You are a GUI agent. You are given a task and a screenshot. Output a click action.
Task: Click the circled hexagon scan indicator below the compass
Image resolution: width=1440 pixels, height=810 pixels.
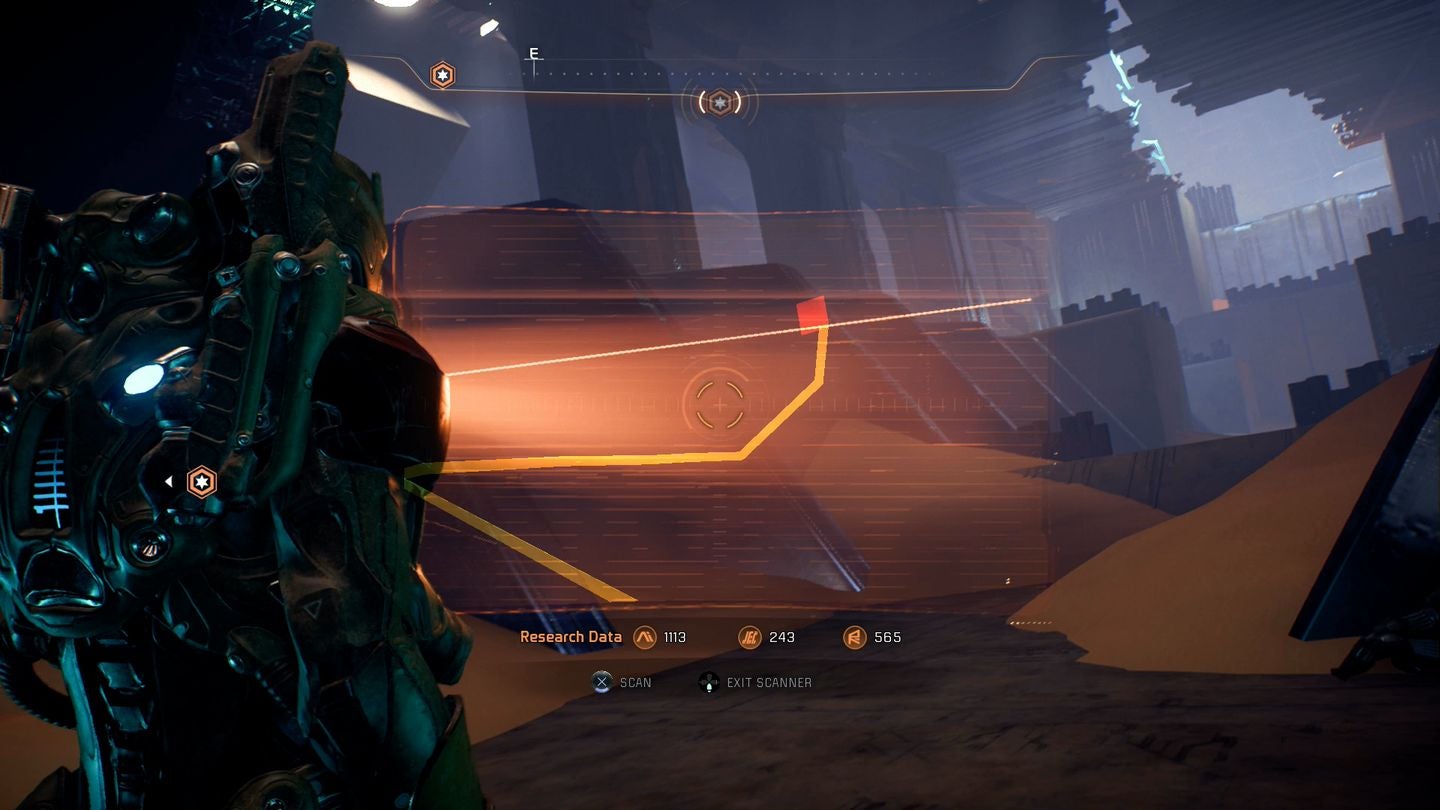pos(719,103)
